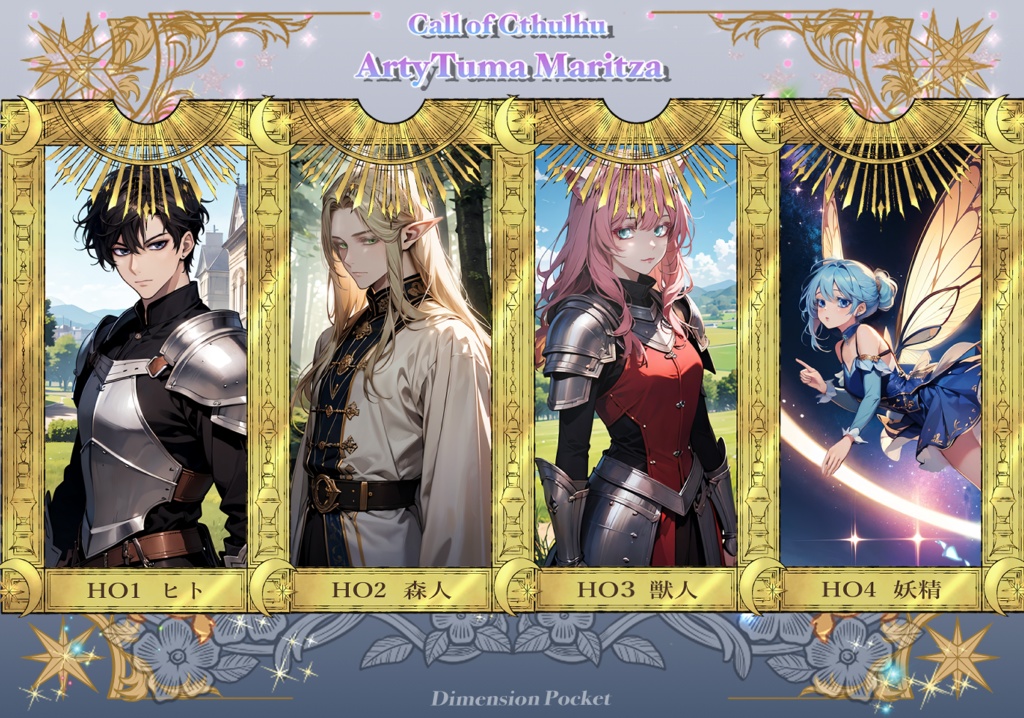The height and width of the screenshot is (718, 1024).
Task: Click the HO2 森人 name plate
Action: (391, 590)
